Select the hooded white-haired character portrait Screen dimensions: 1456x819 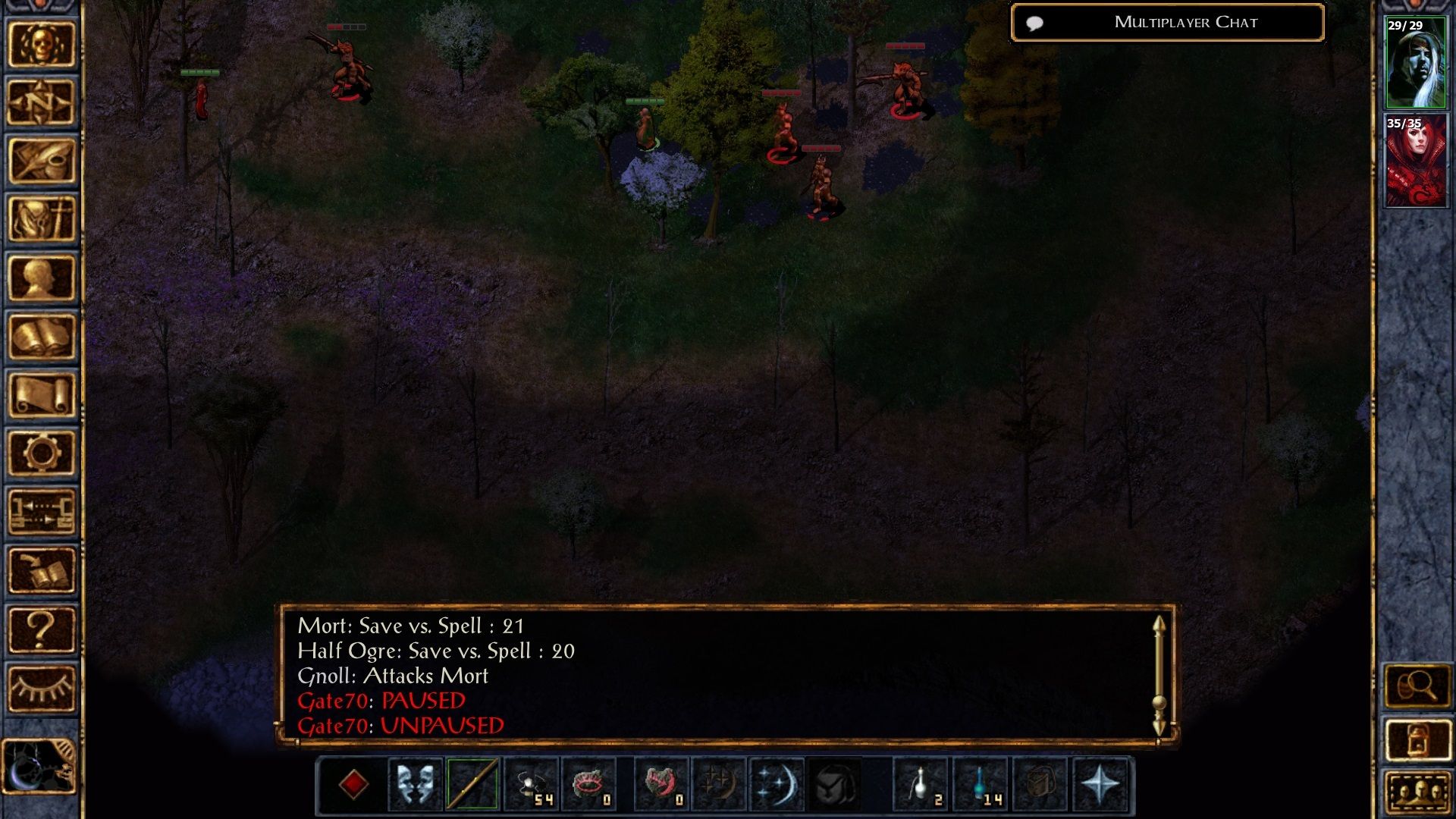(1415, 63)
